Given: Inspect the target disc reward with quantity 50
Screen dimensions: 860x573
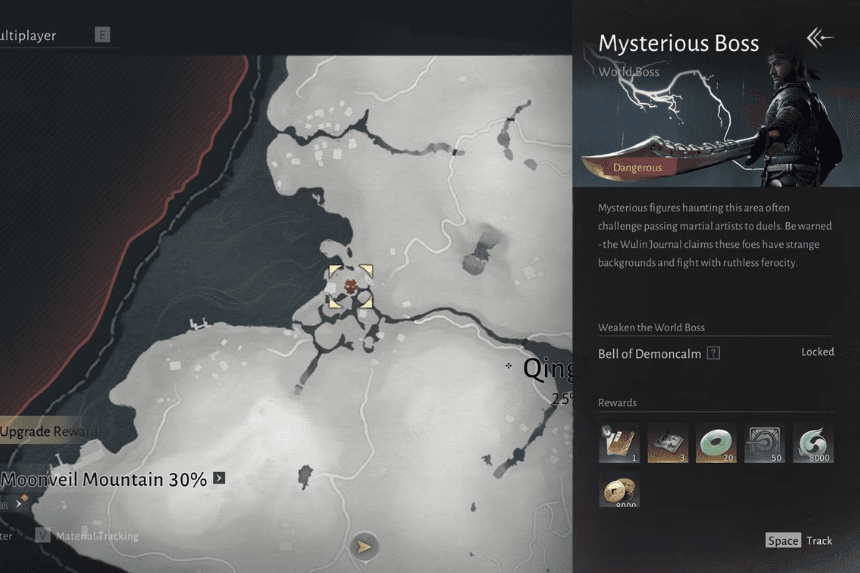Looking at the screenshot, I should [764, 443].
